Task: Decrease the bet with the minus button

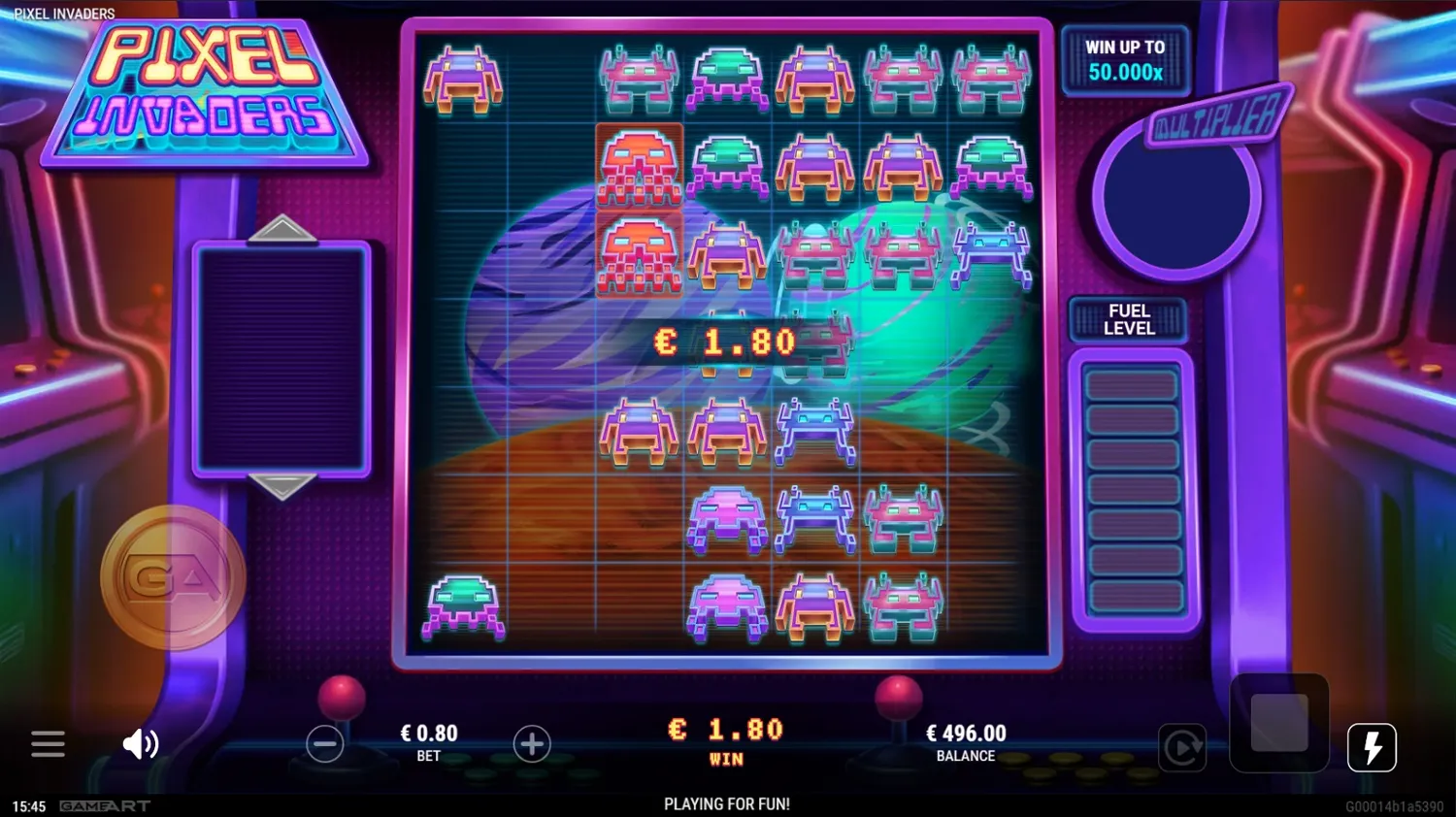Action: (324, 743)
